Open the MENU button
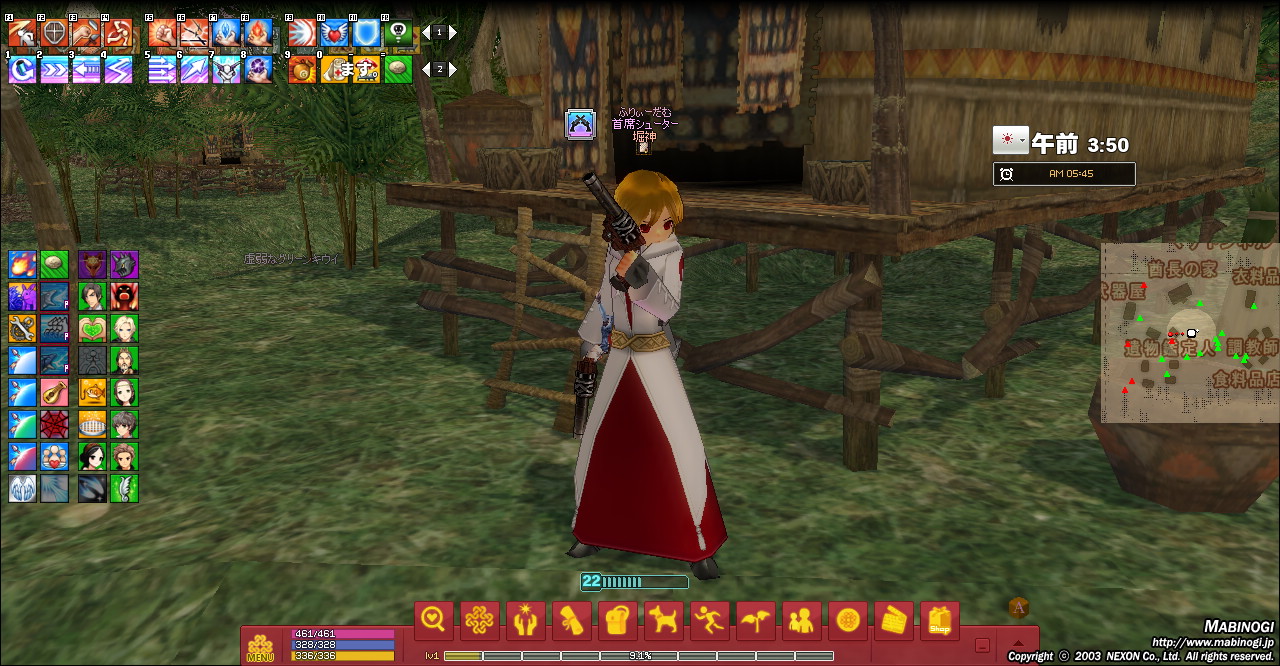Screen dimensions: 1280x666 (260, 647)
